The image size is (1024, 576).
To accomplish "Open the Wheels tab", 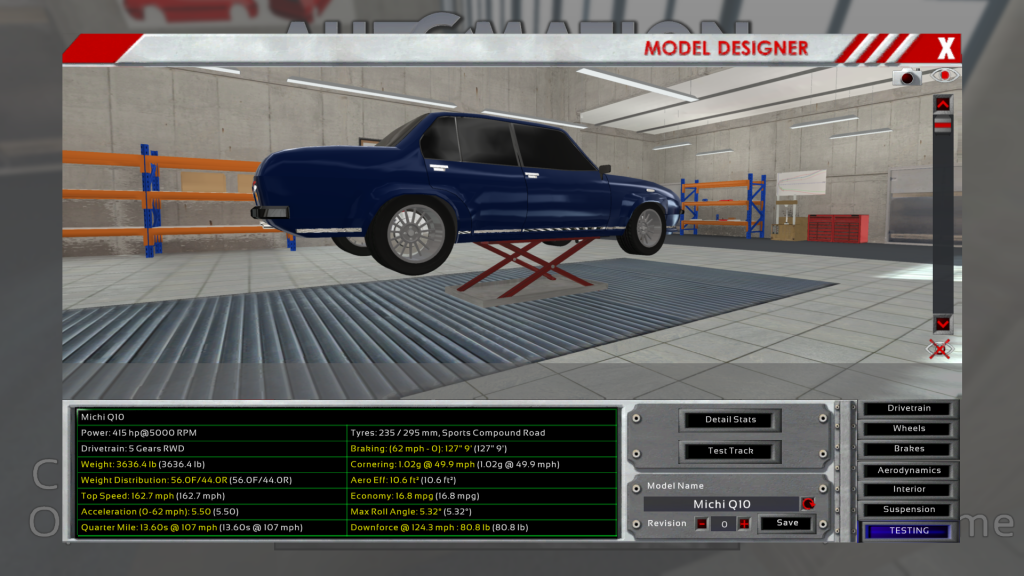I will 909,428.
